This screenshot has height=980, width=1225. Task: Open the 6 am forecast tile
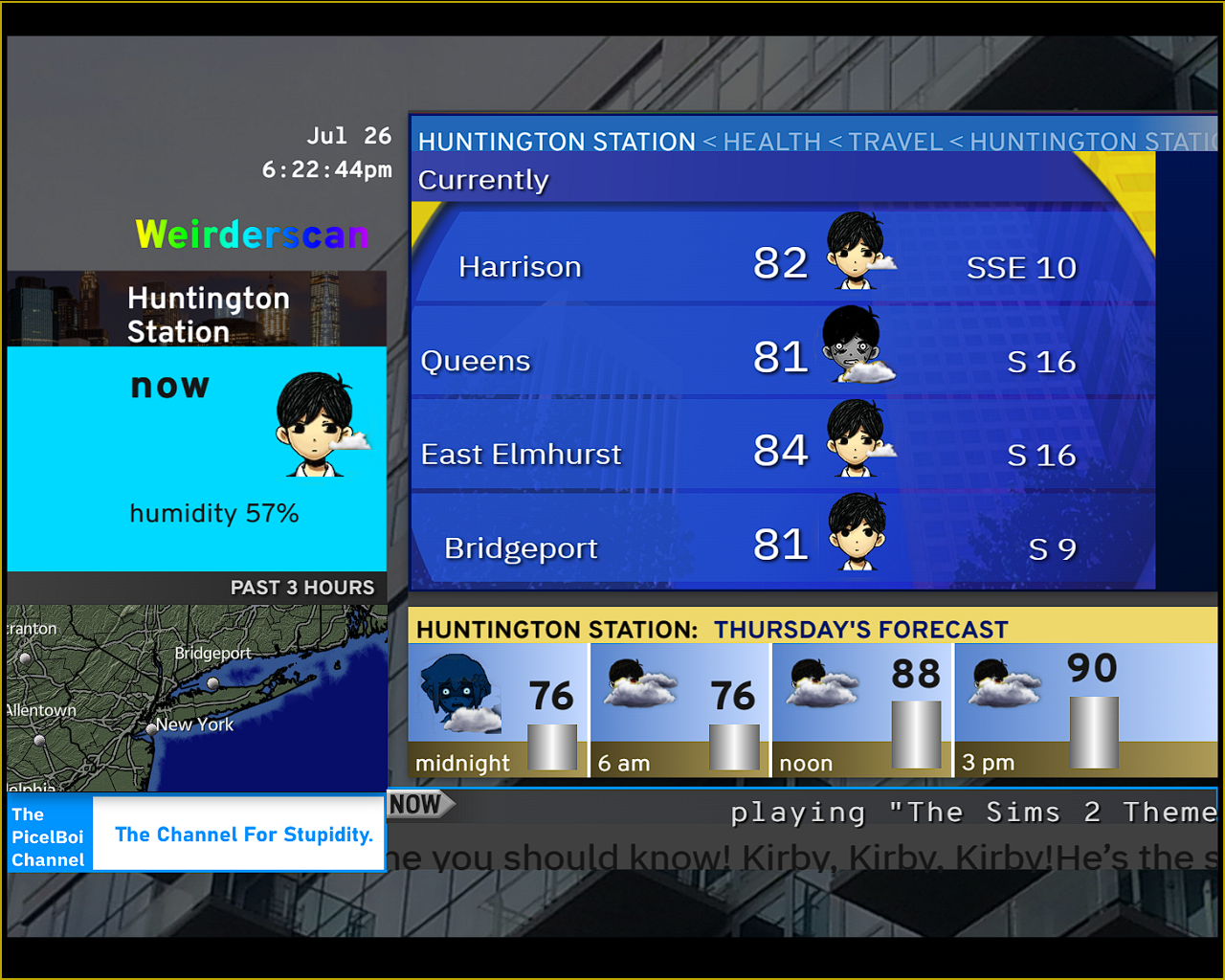click(679, 709)
